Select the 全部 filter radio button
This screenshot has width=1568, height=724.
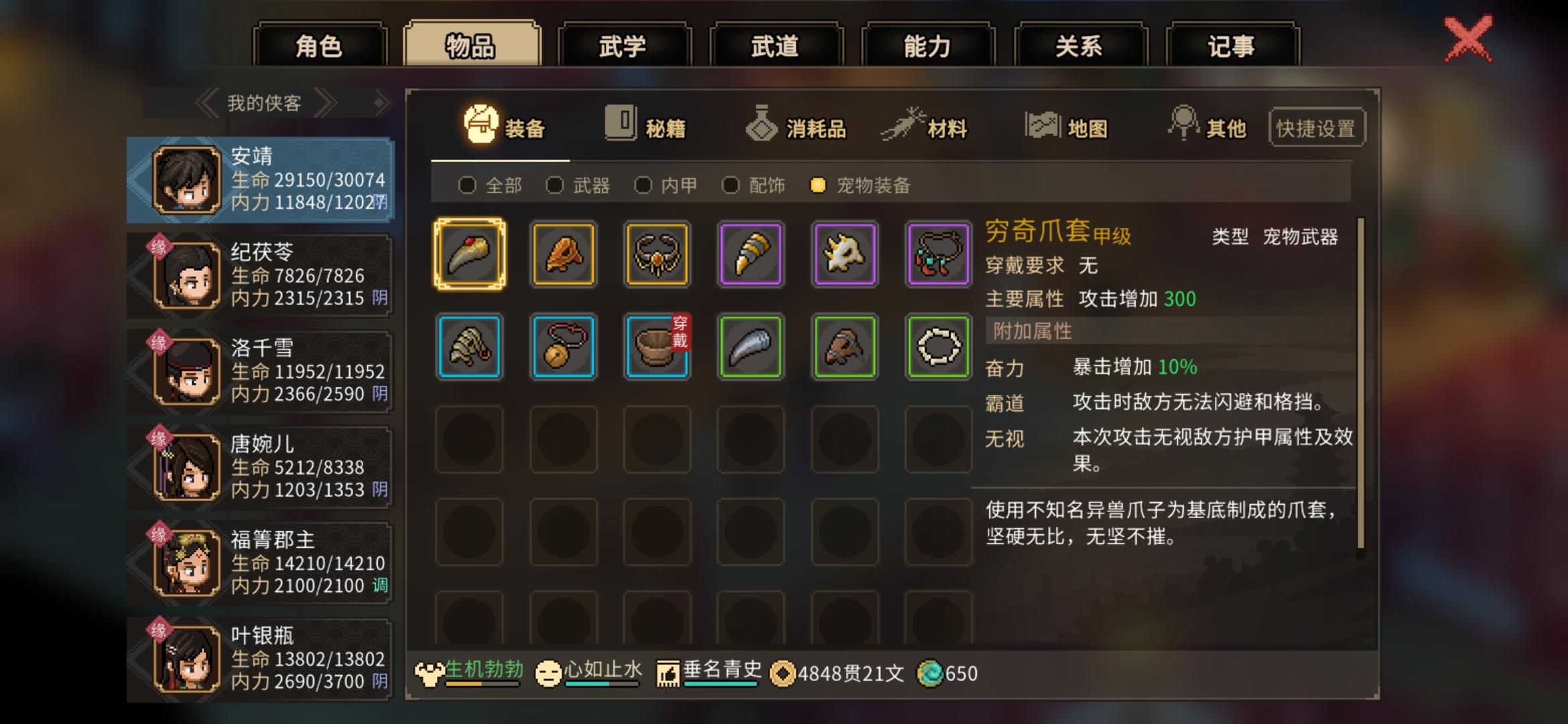tap(467, 186)
